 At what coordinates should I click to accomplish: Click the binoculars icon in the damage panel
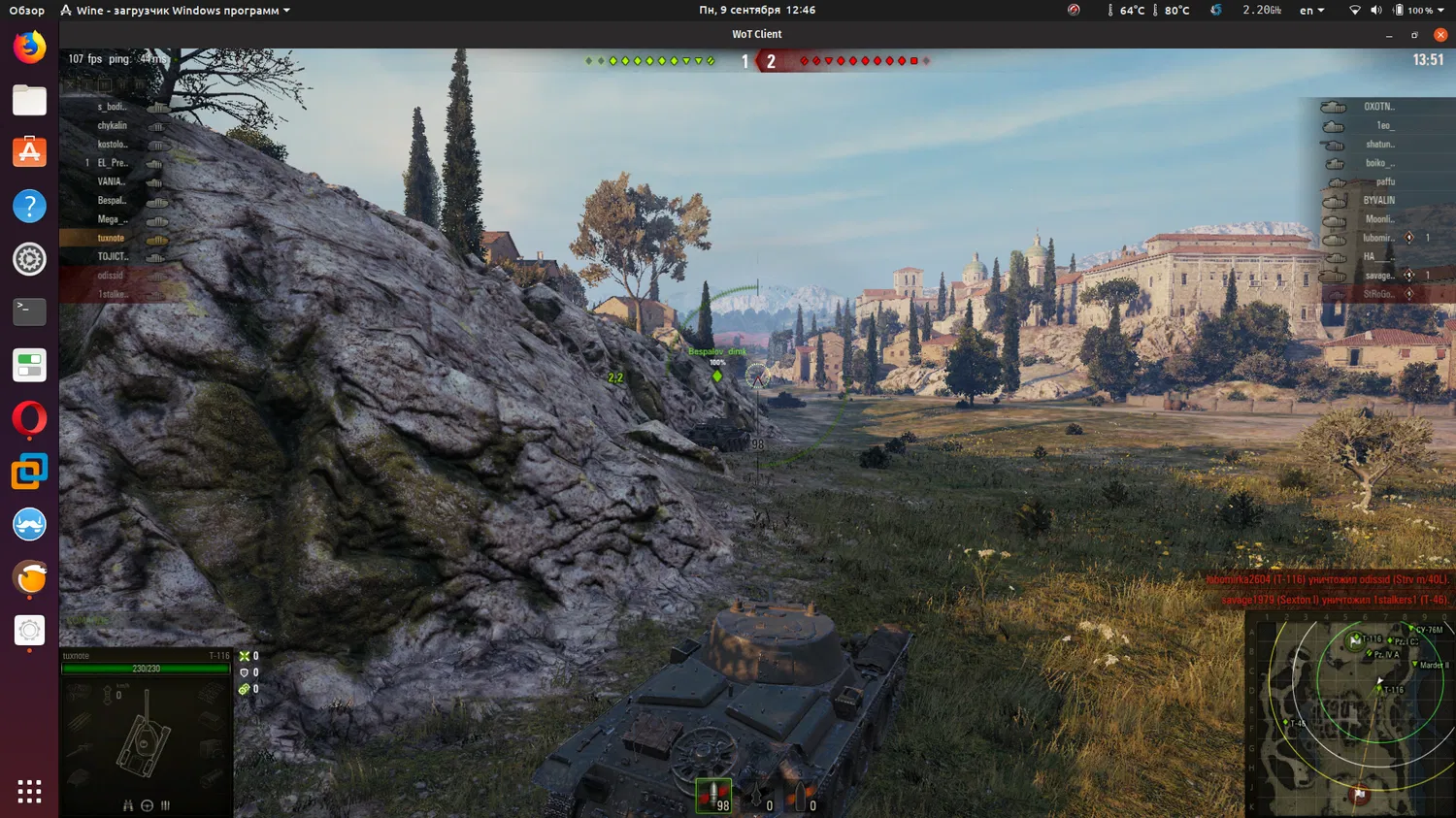127,805
